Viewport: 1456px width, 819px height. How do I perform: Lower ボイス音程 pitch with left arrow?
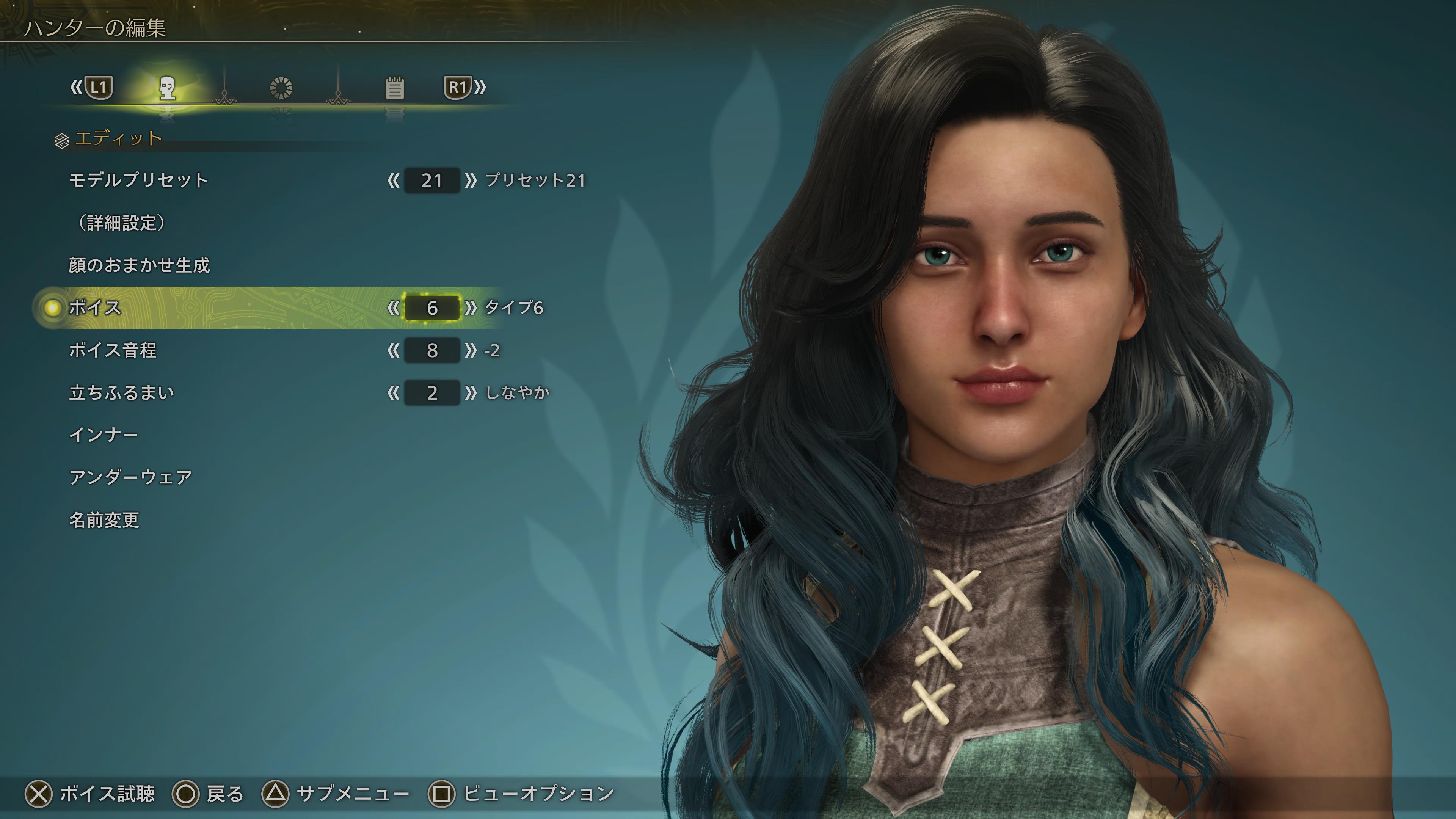394,350
